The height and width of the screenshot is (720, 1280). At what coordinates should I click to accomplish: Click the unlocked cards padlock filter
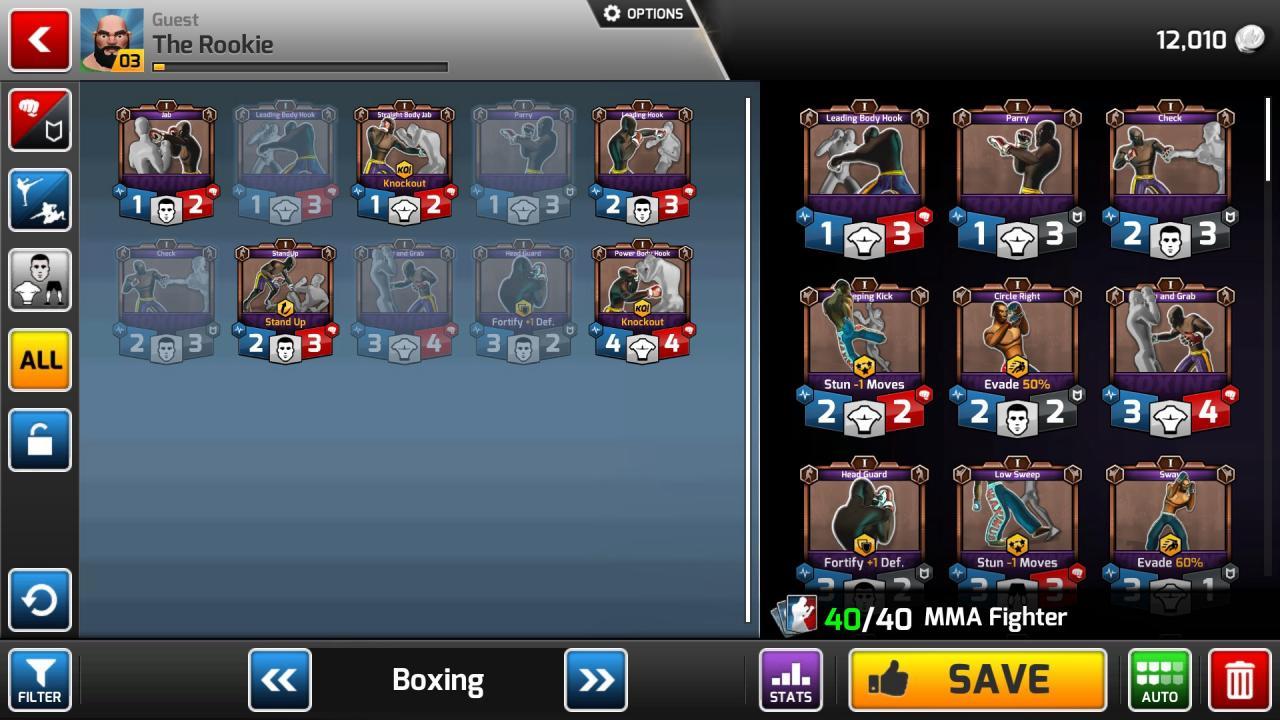pyautogui.click(x=40, y=439)
